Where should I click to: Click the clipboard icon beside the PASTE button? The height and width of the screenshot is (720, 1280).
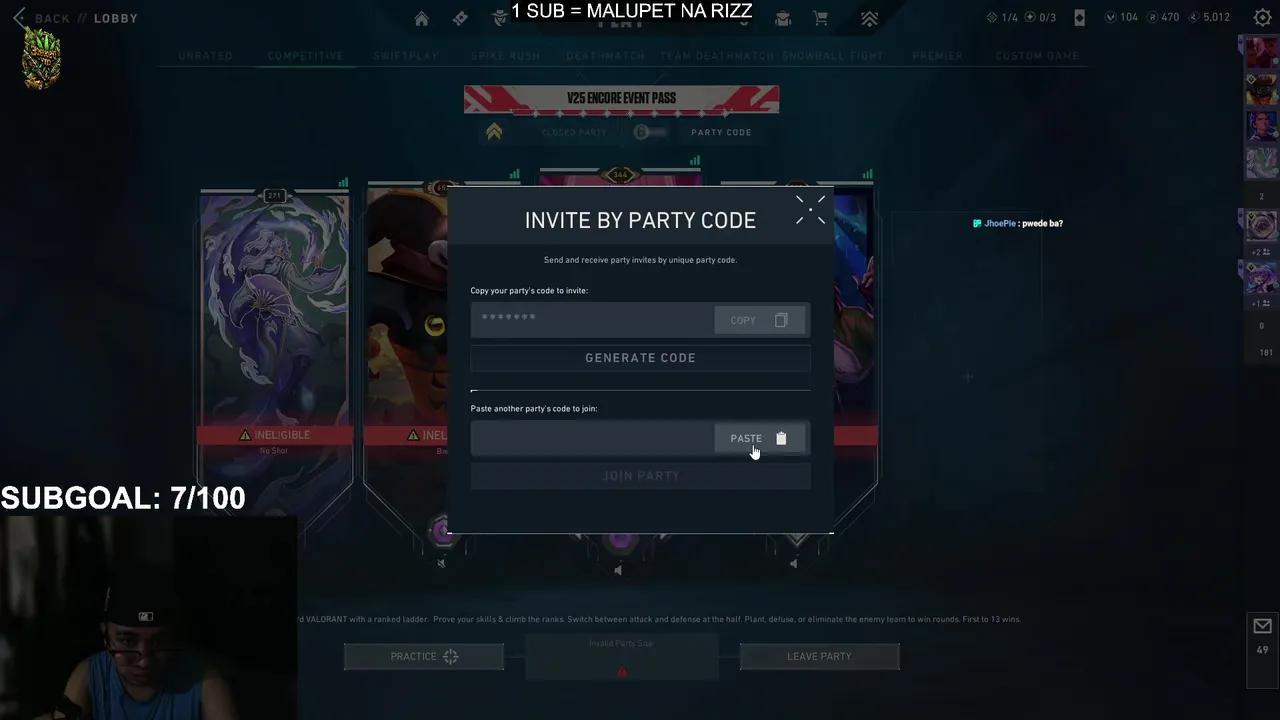(781, 438)
